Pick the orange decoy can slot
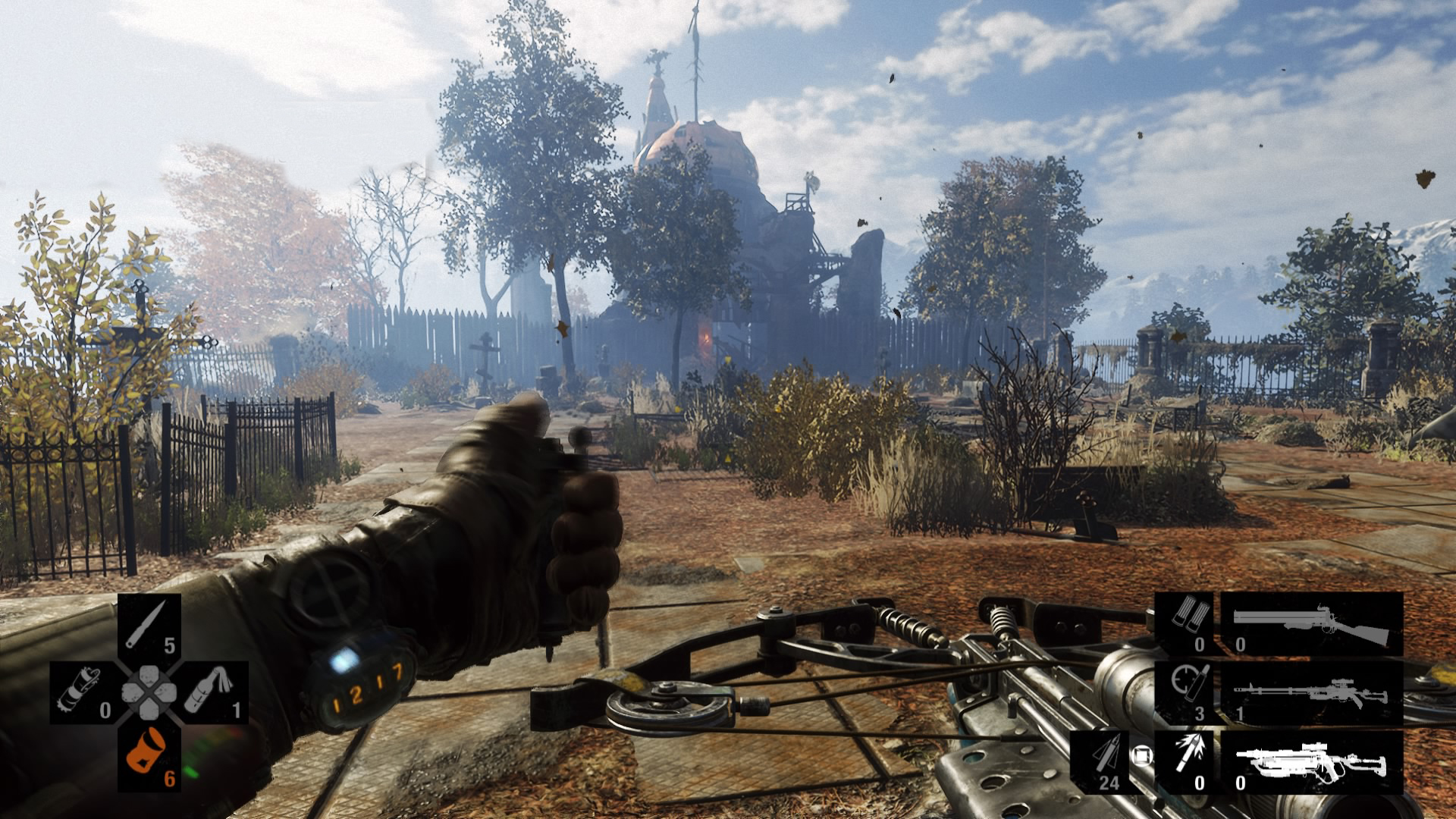The image size is (1456, 819). click(x=149, y=757)
